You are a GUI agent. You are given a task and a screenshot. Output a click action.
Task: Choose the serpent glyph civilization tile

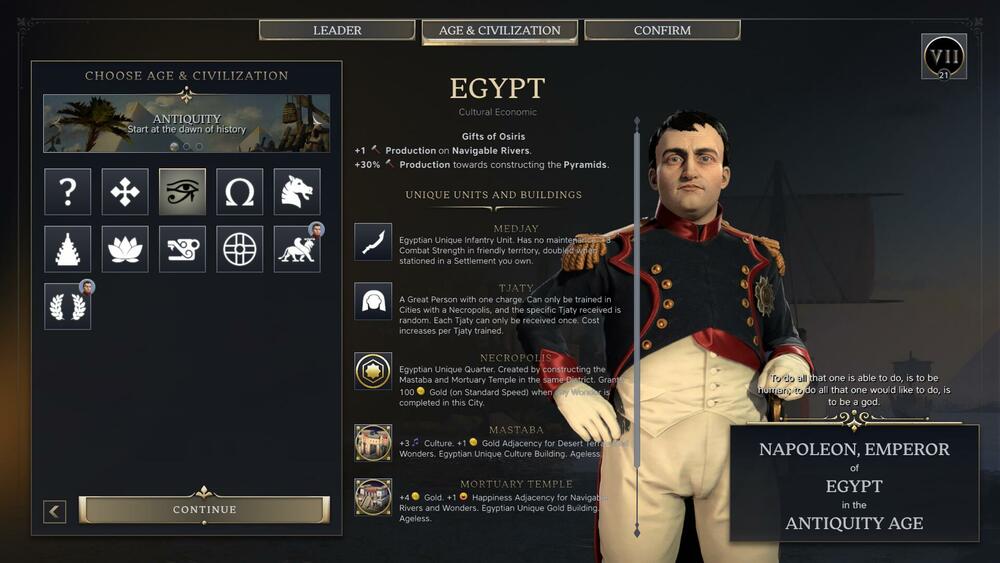[x=182, y=249]
